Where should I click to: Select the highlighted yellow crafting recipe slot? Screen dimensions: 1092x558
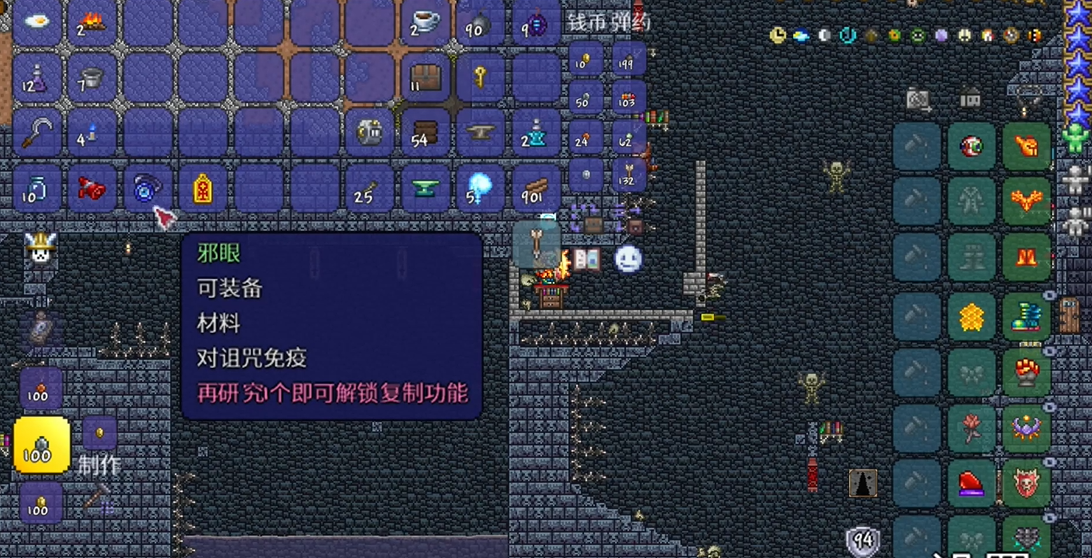point(42,445)
